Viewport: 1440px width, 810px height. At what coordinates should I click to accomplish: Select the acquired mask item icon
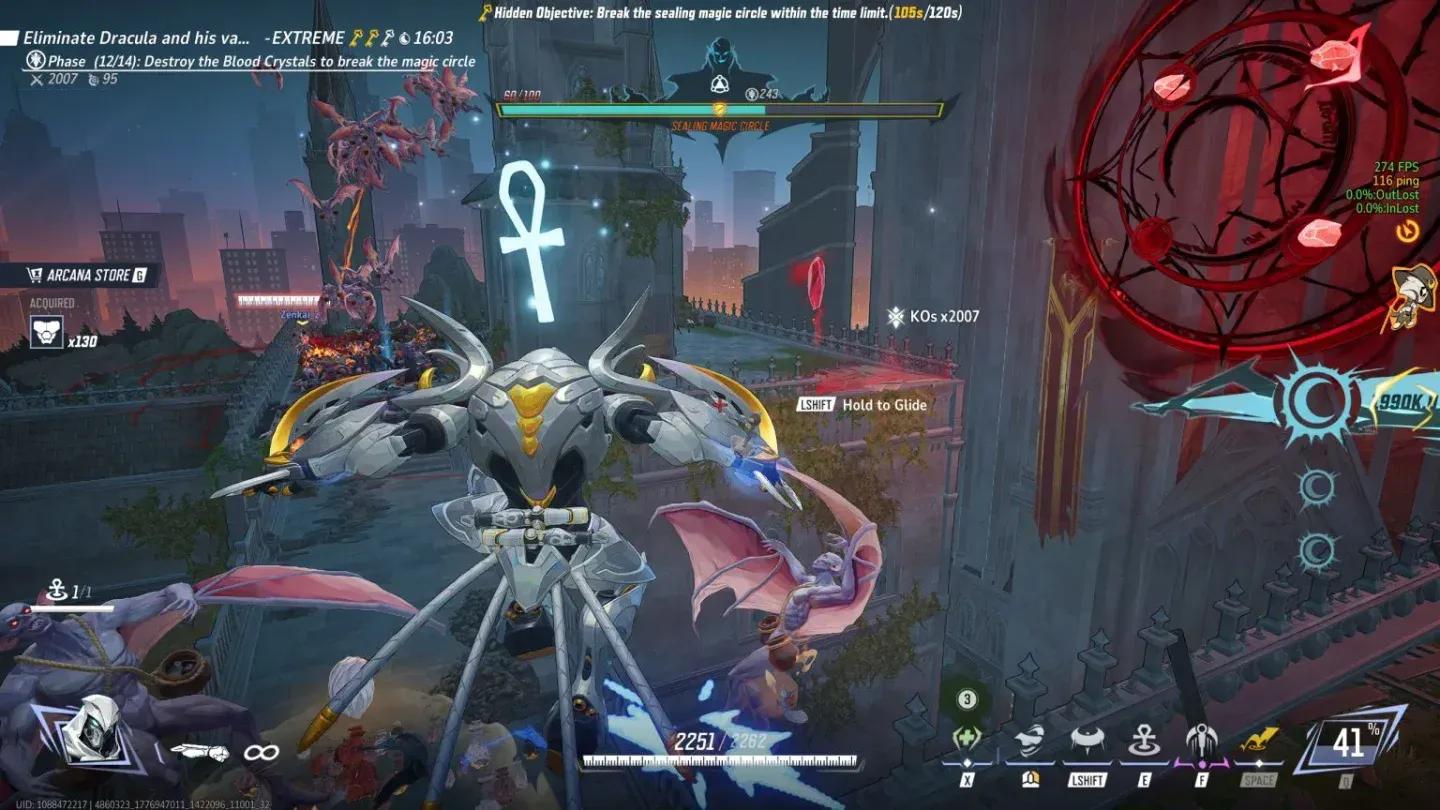coord(46,332)
